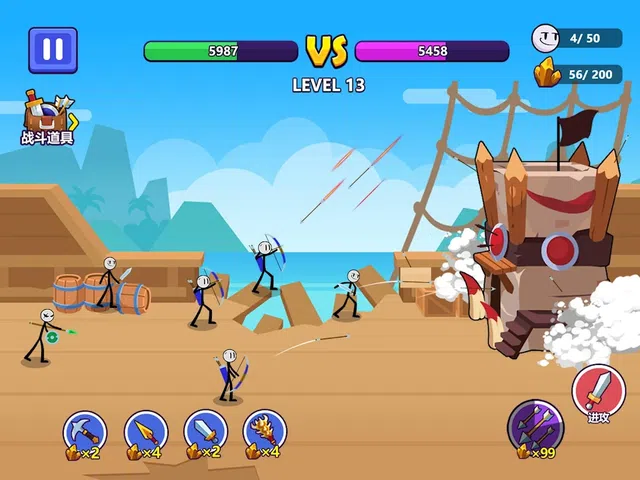
Task: Open the 战斗道具 battle items chest
Action: (x=47, y=118)
